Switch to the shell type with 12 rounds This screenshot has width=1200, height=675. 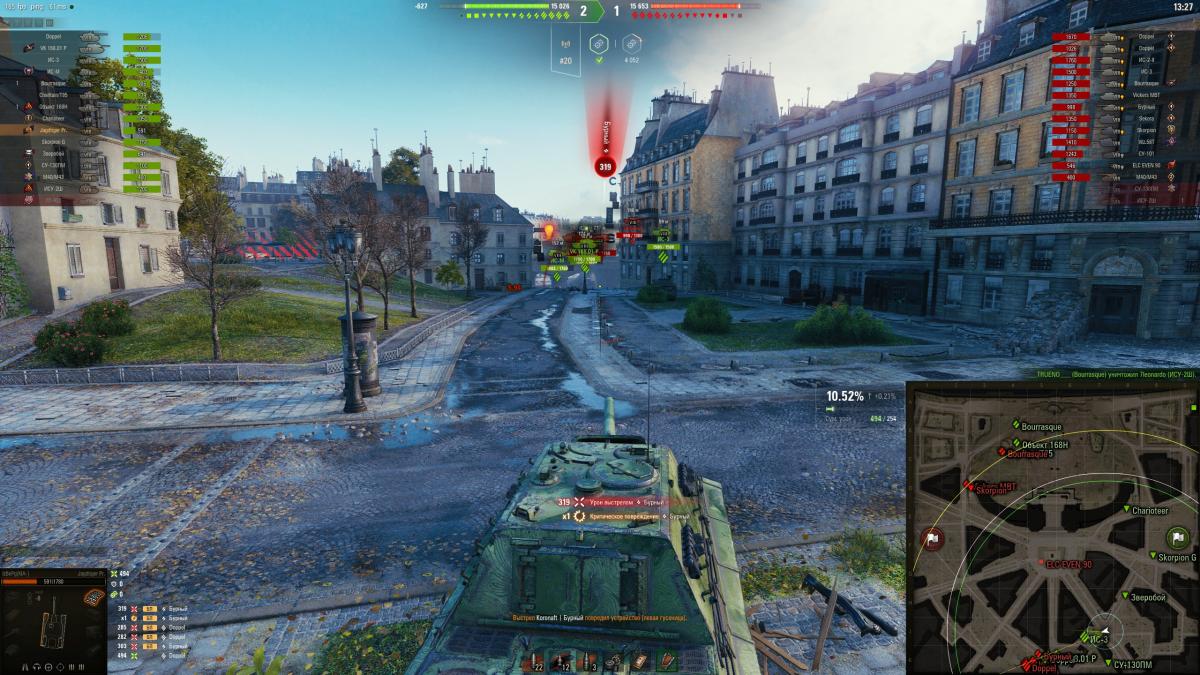click(562, 662)
